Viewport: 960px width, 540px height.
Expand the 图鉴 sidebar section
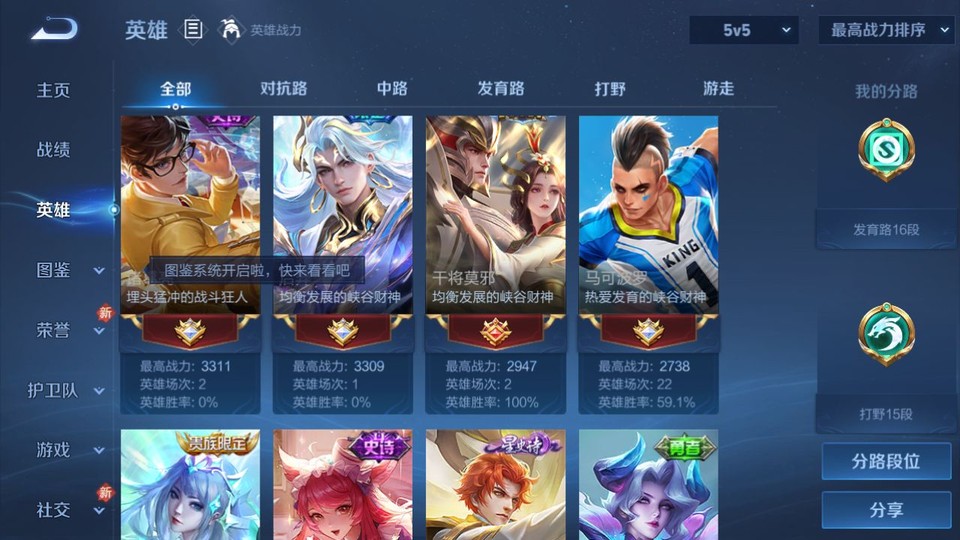(66, 270)
